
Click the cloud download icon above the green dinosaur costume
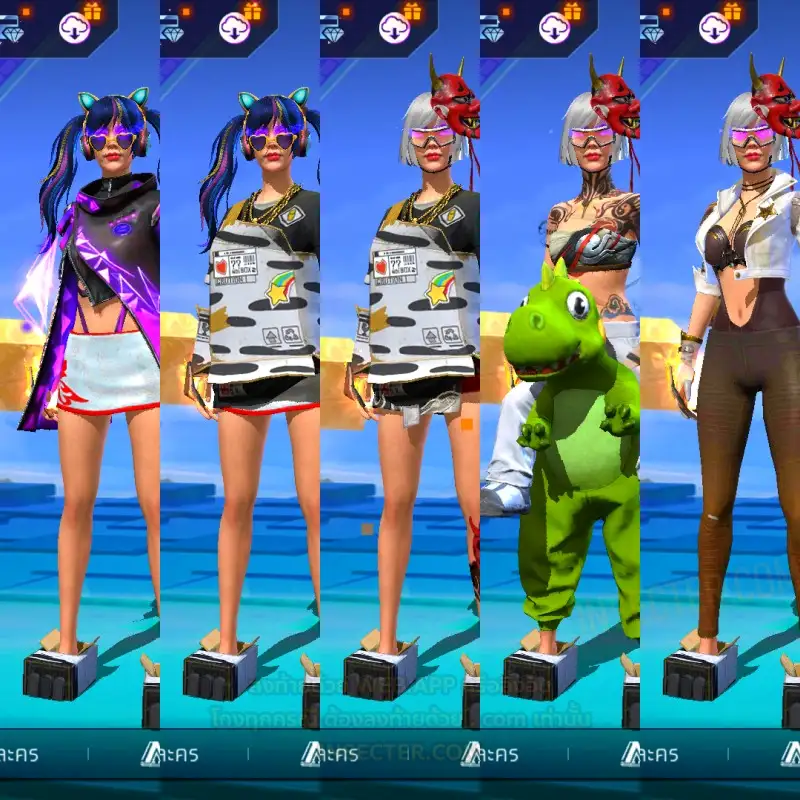(554, 28)
